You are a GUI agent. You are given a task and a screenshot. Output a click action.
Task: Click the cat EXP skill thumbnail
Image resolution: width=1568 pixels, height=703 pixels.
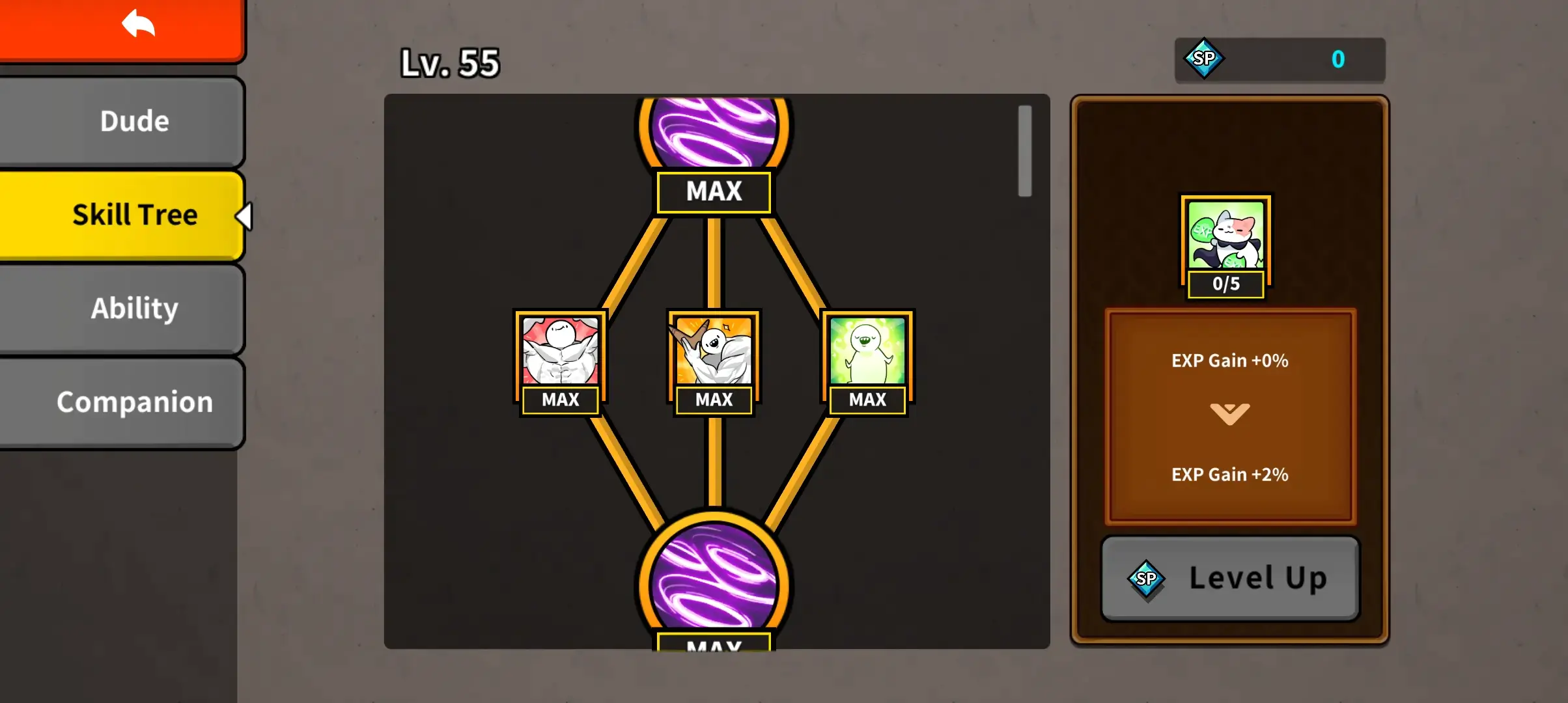tap(1227, 242)
